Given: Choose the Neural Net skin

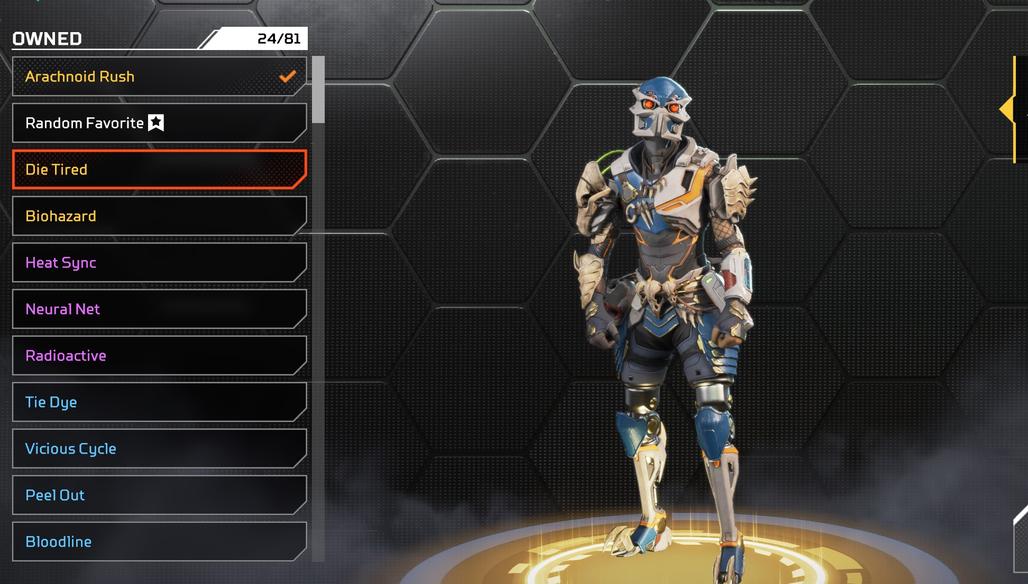Looking at the screenshot, I should (x=158, y=309).
